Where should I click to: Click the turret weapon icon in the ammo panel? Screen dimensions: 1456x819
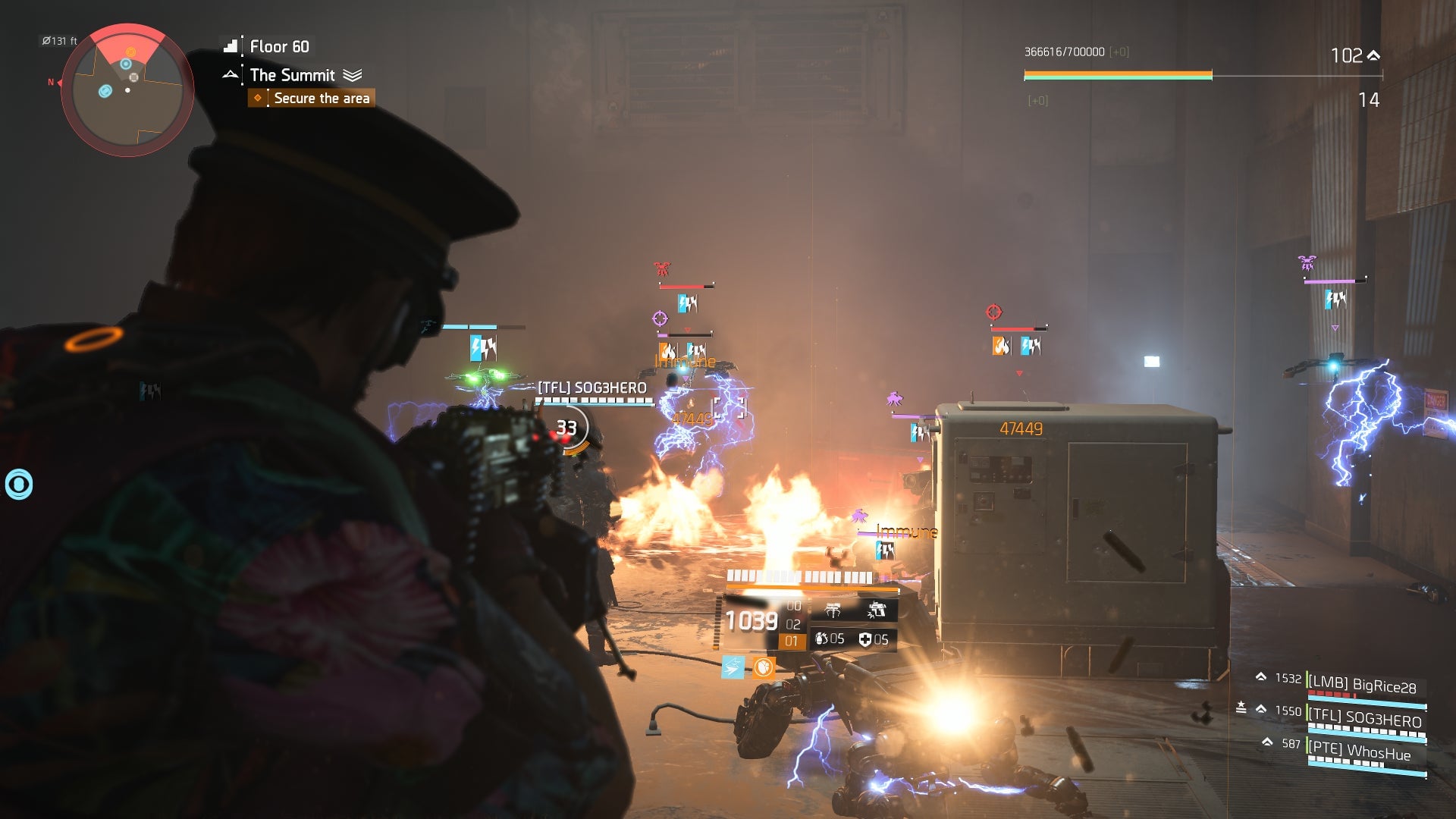[x=833, y=610]
